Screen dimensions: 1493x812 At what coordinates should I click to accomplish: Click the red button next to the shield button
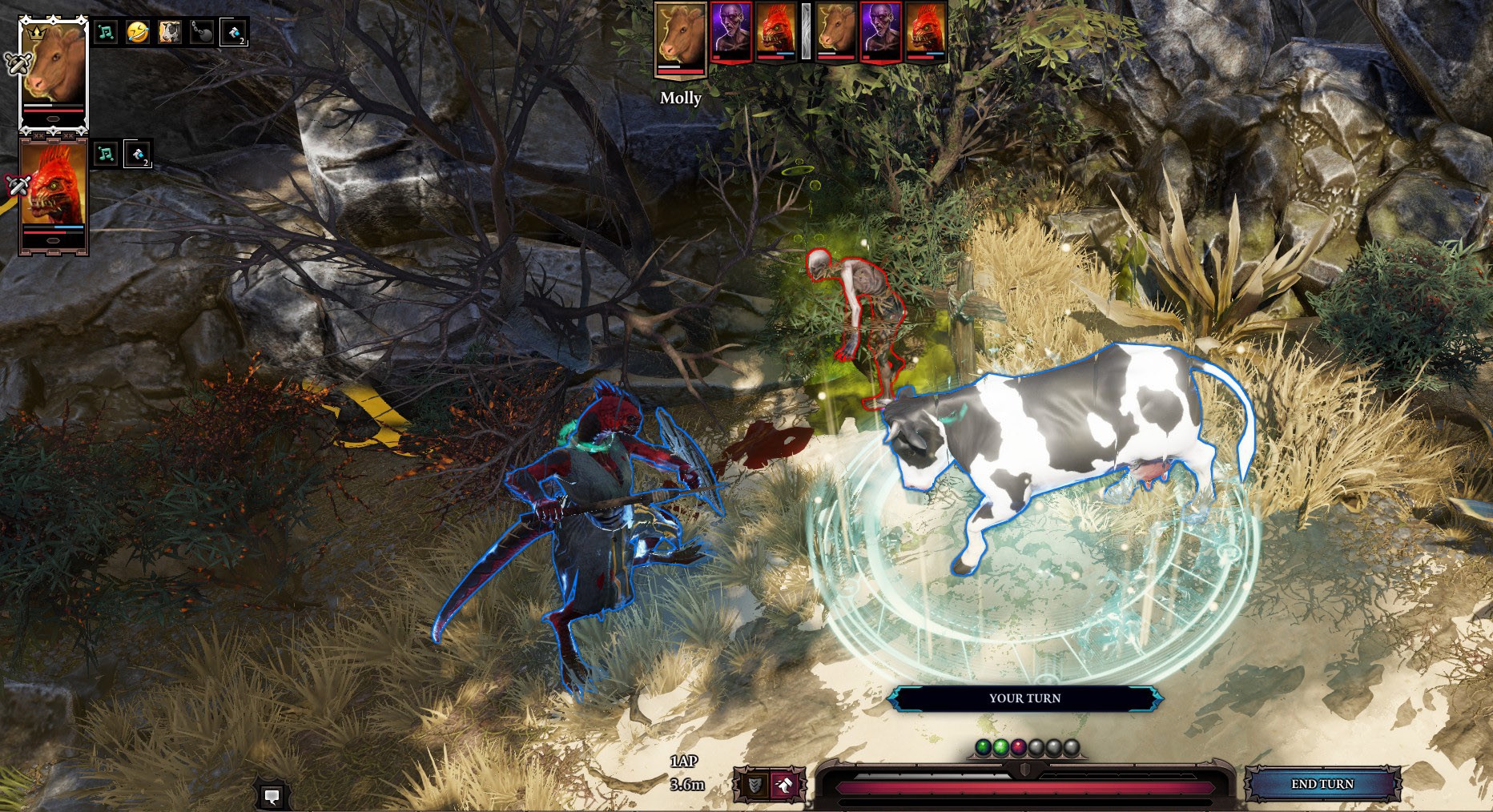tap(783, 785)
